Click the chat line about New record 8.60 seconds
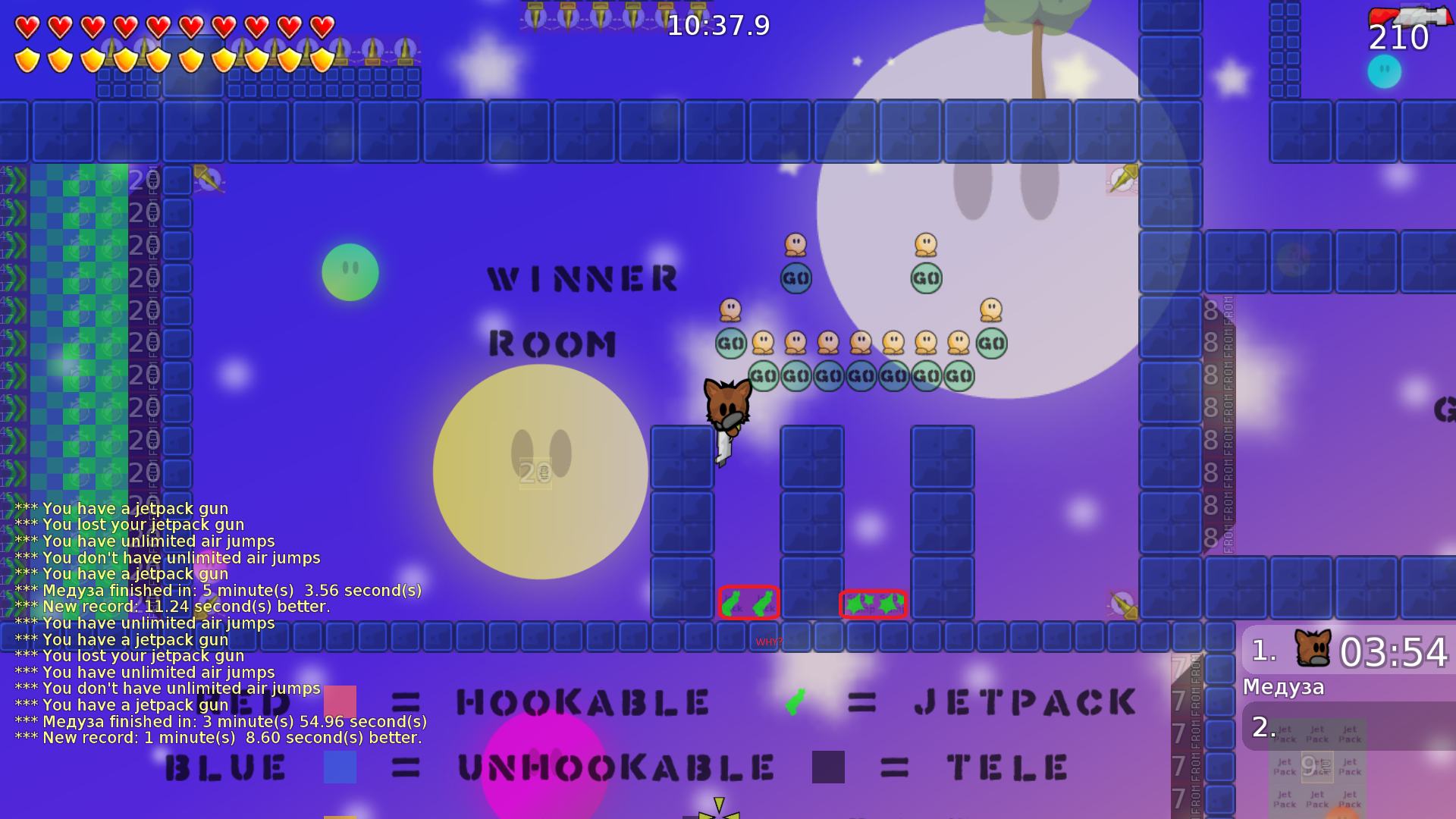Image resolution: width=1456 pixels, height=819 pixels. tap(220, 737)
